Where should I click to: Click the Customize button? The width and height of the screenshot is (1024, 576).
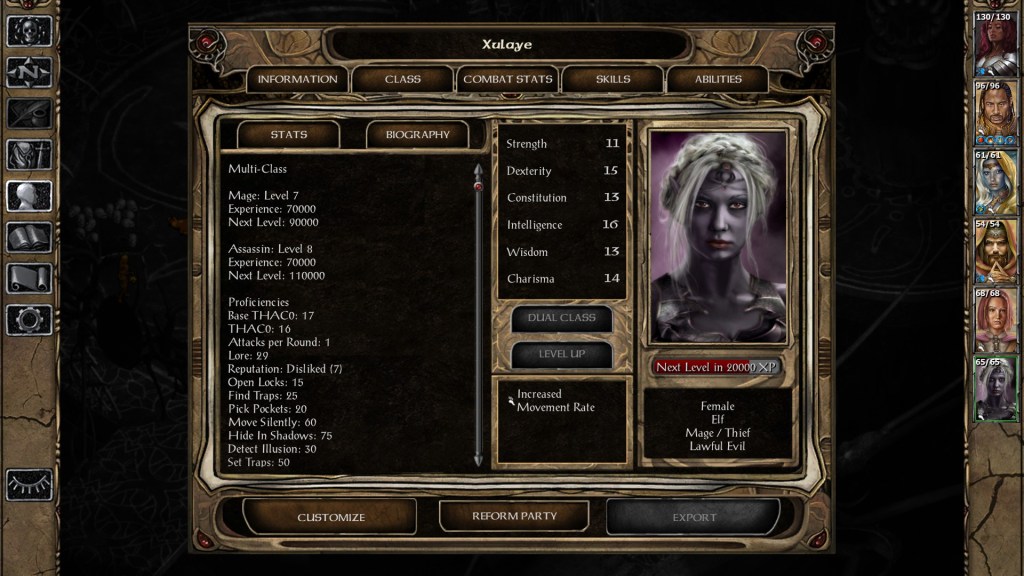331,517
